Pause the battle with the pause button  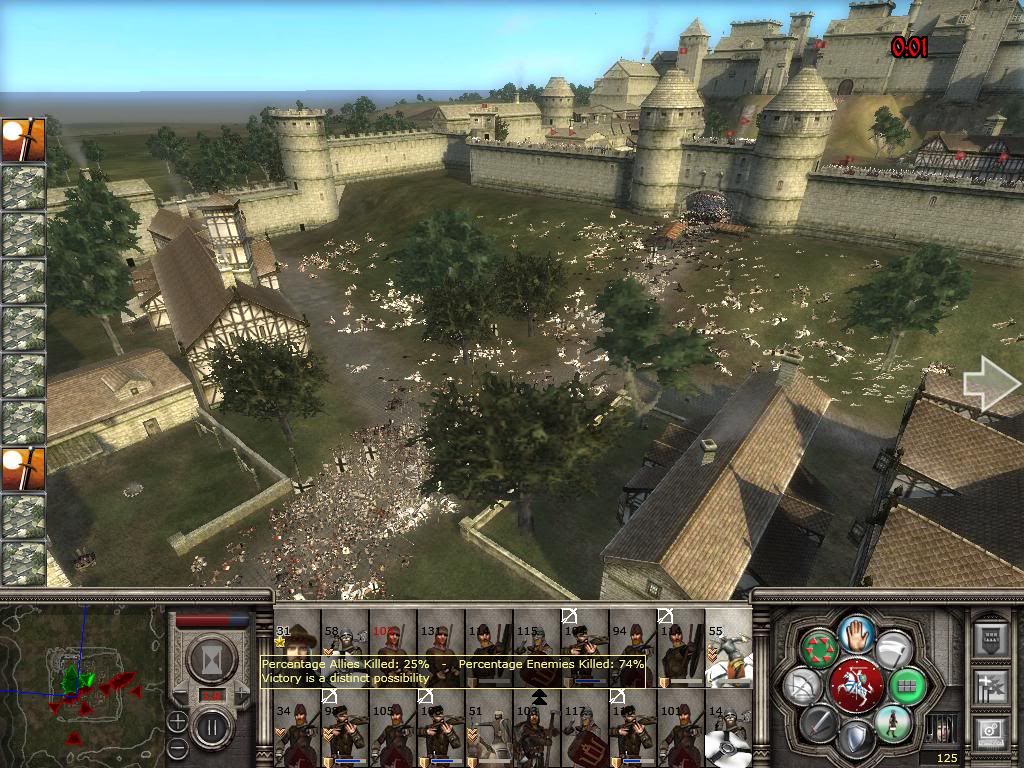[213, 724]
